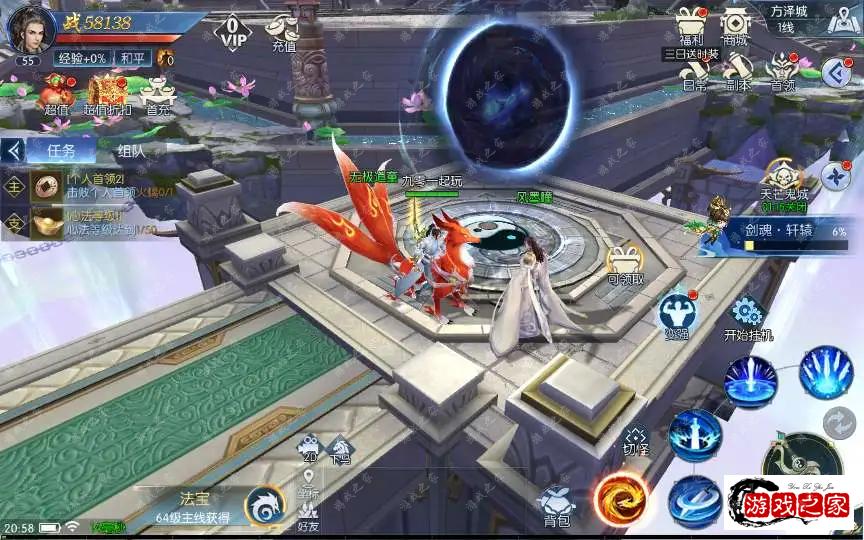Open the 福利 welfare gift icon
This screenshot has height=540, width=864.
tap(687, 23)
